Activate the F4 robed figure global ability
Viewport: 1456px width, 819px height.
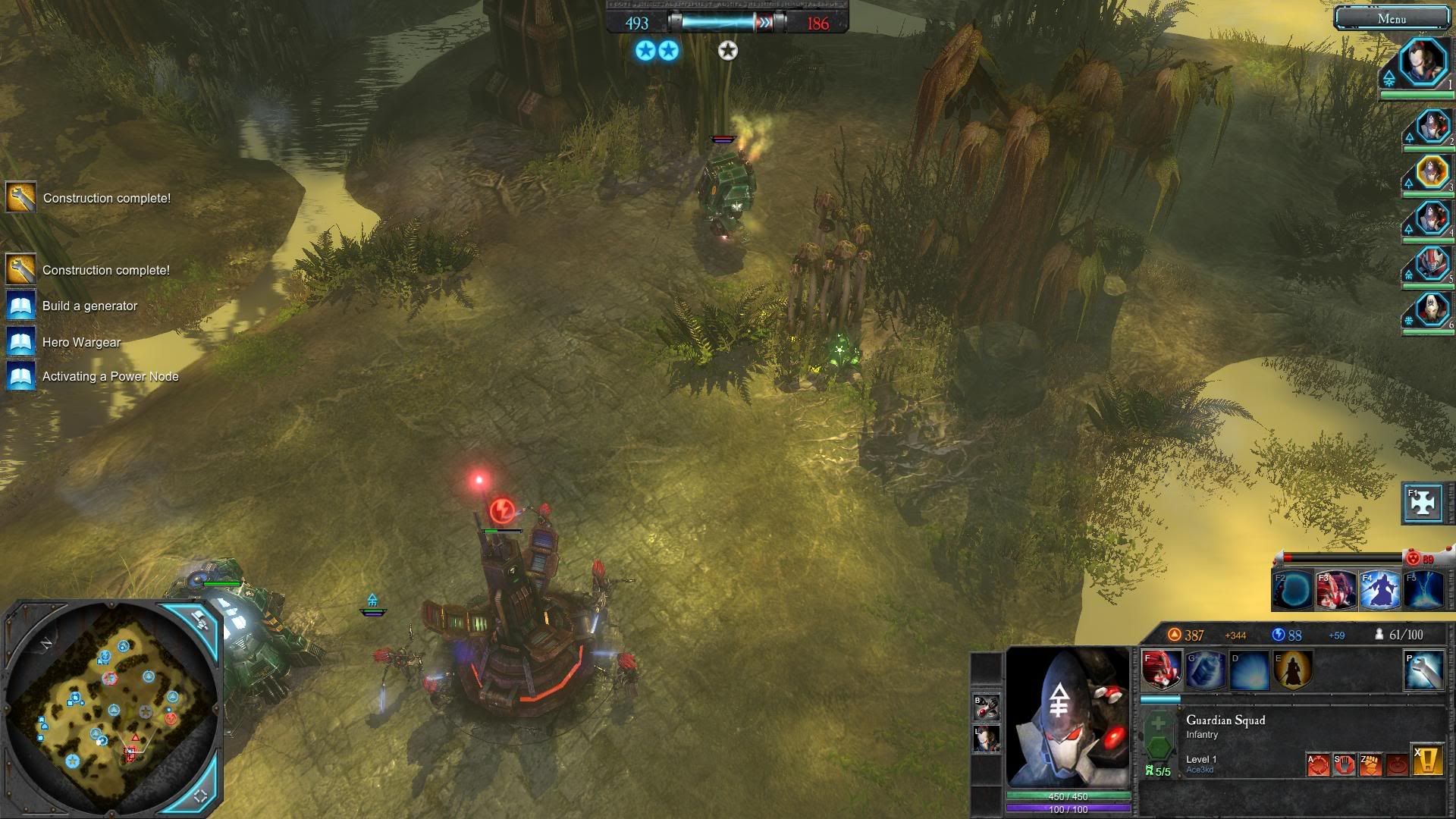pyautogui.click(x=1380, y=591)
